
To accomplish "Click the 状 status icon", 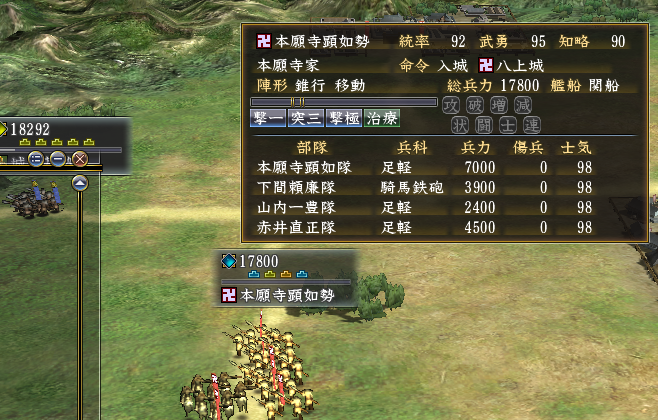I will [x=461, y=125].
